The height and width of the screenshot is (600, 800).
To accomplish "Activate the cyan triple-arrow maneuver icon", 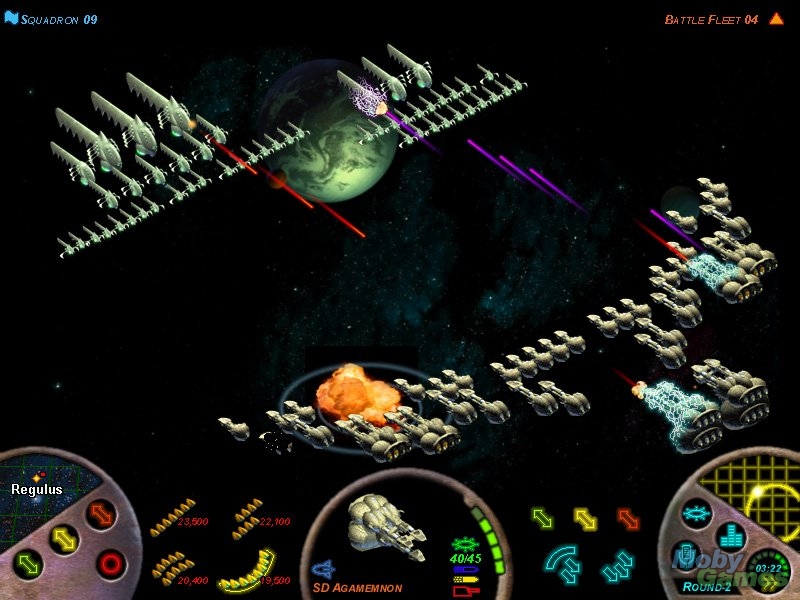I will pos(617,567).
